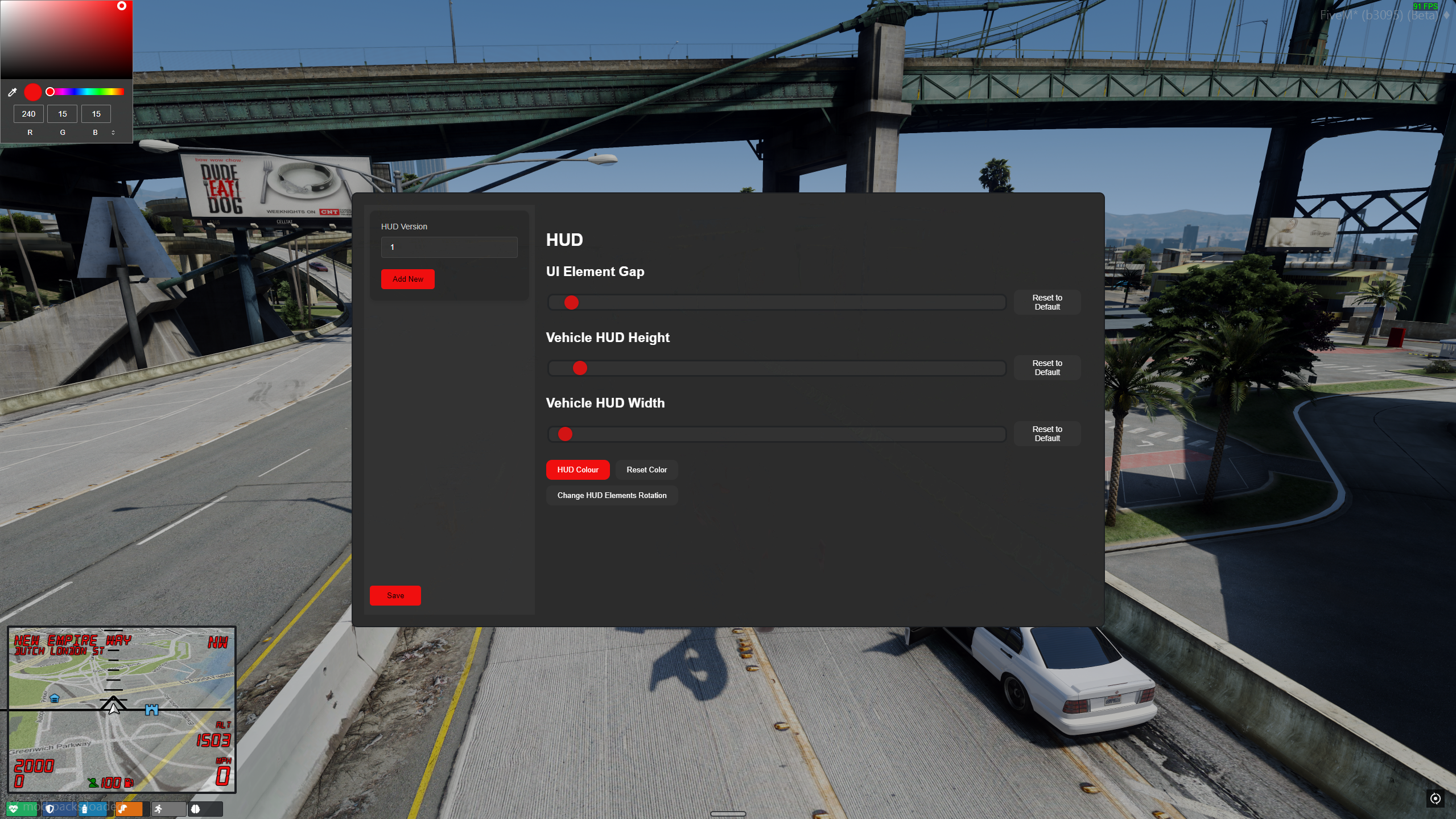The image size is (1456, 819).
Task: Activate the eyedropper in the color picker
Action: pos(13,92)
